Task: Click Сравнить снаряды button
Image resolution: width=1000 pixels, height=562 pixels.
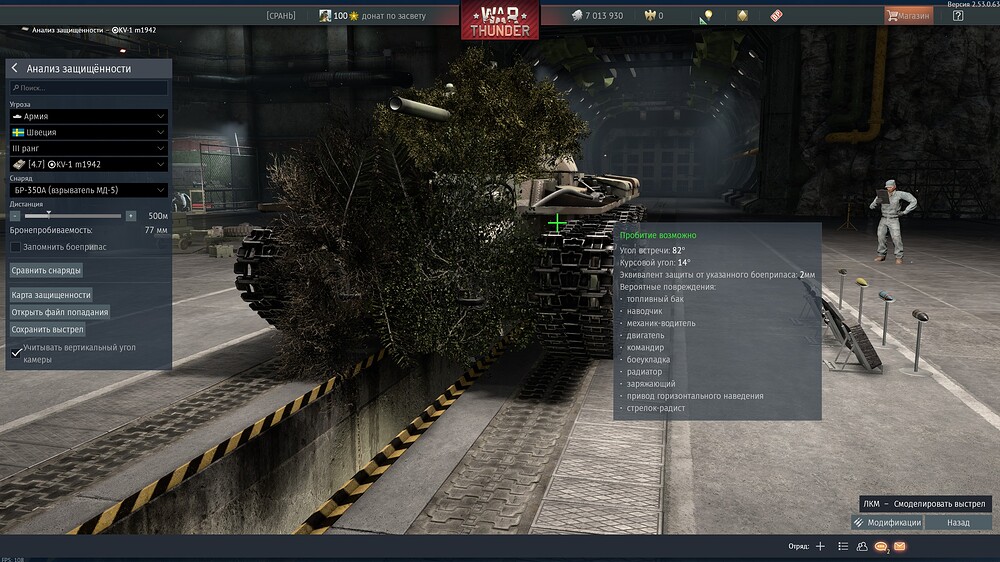Action: click(46, 270)
